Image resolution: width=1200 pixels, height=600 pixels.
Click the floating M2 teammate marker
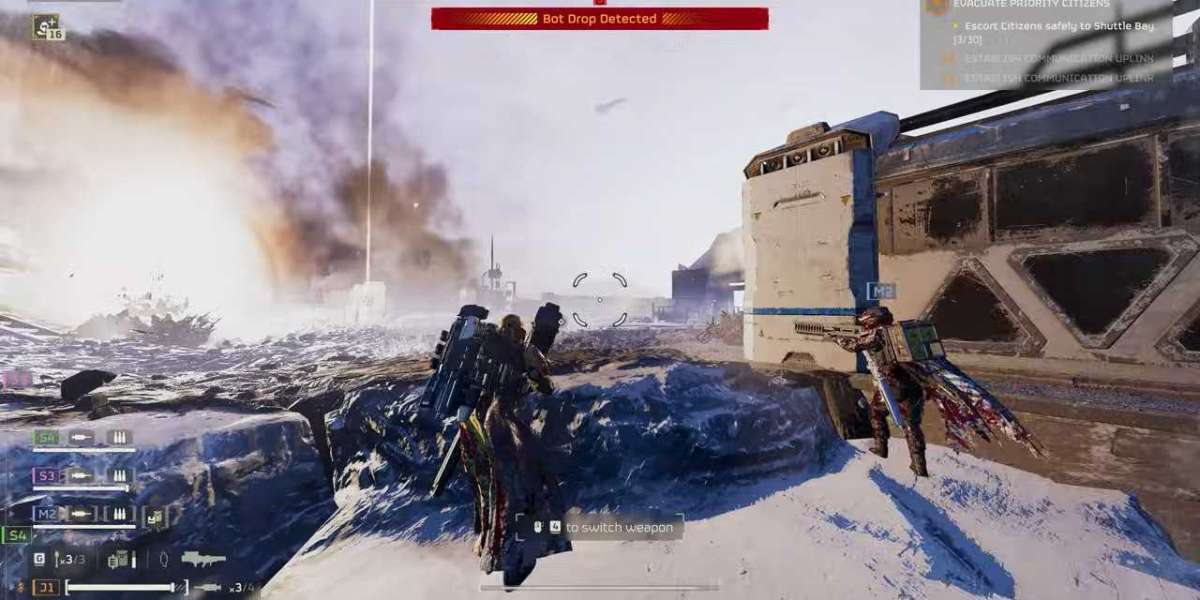[881, 291]
